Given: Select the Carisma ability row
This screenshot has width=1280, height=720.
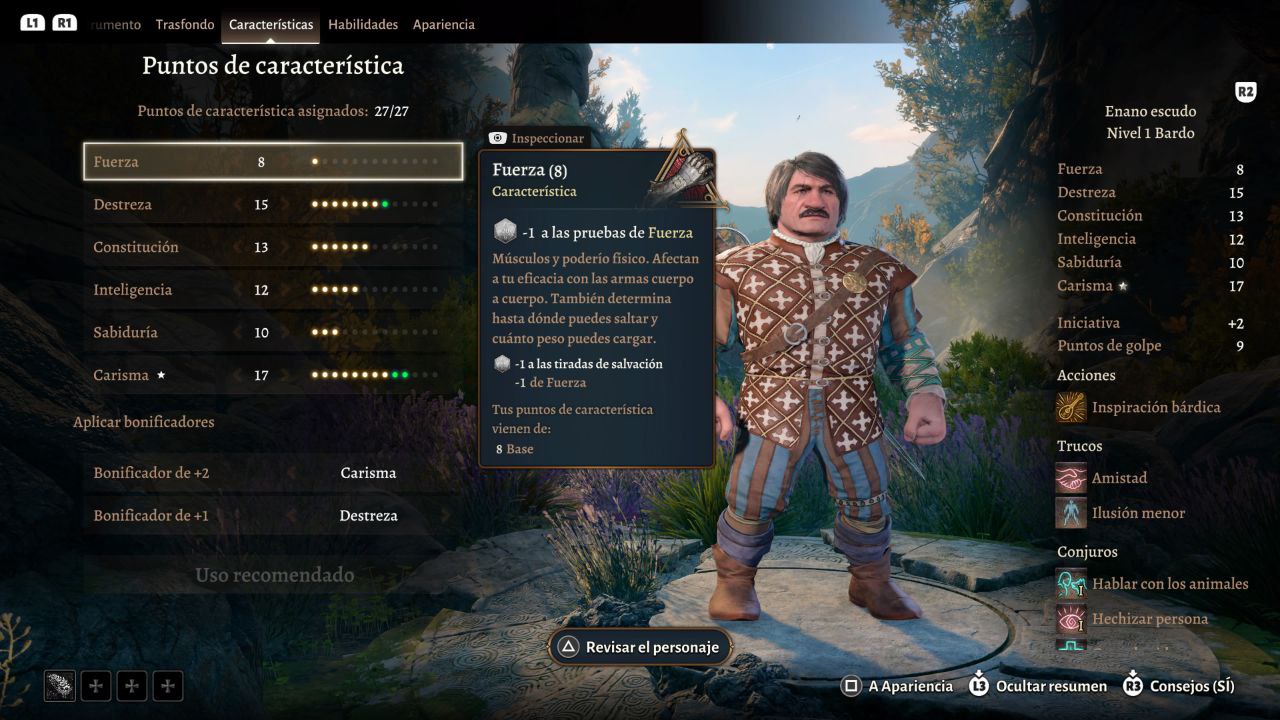Looking at the screenshot, I should [272, 375].
